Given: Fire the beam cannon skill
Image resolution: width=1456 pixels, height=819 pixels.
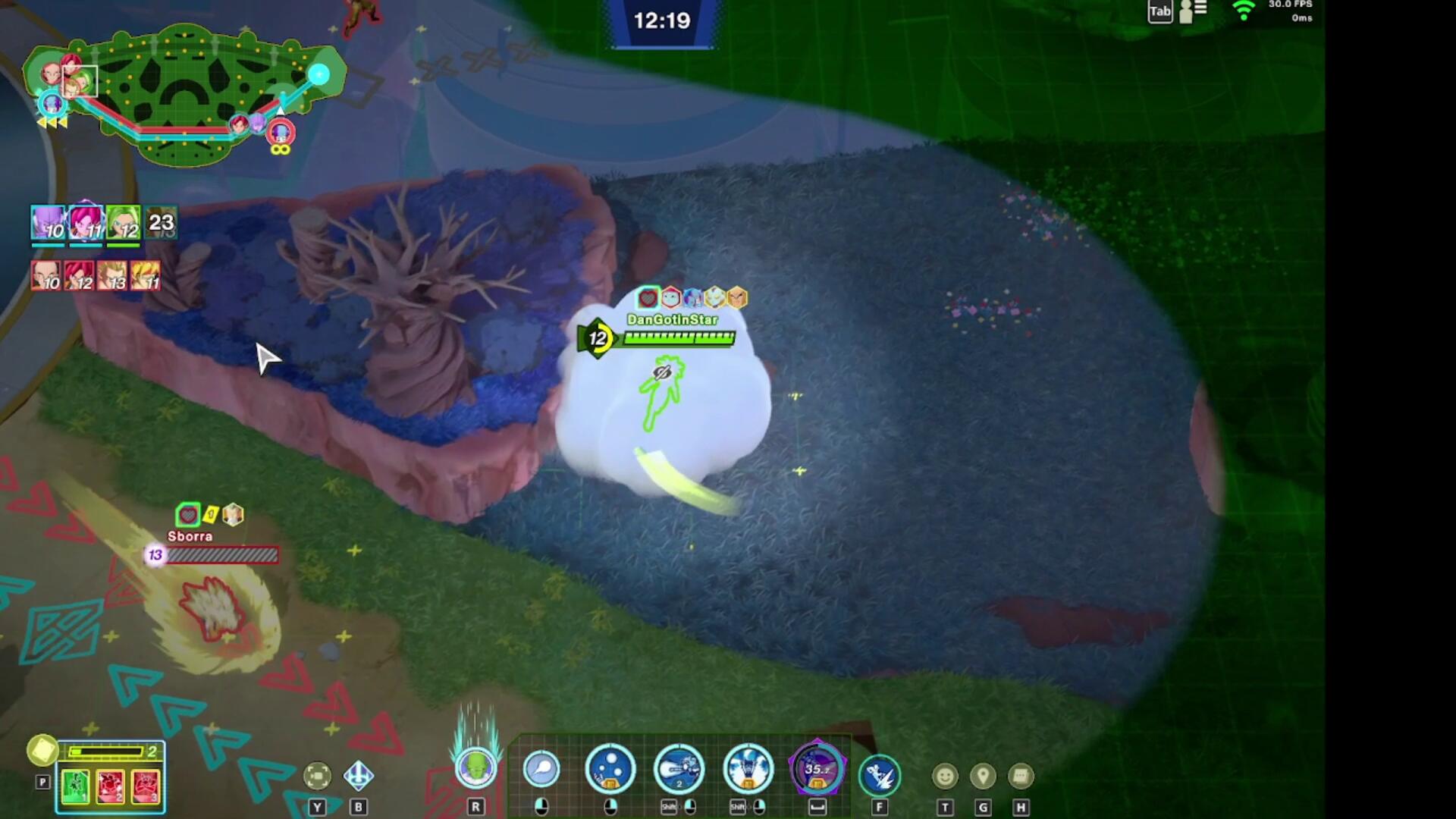Looking at the screenshot, I should (x=679, y=769).
